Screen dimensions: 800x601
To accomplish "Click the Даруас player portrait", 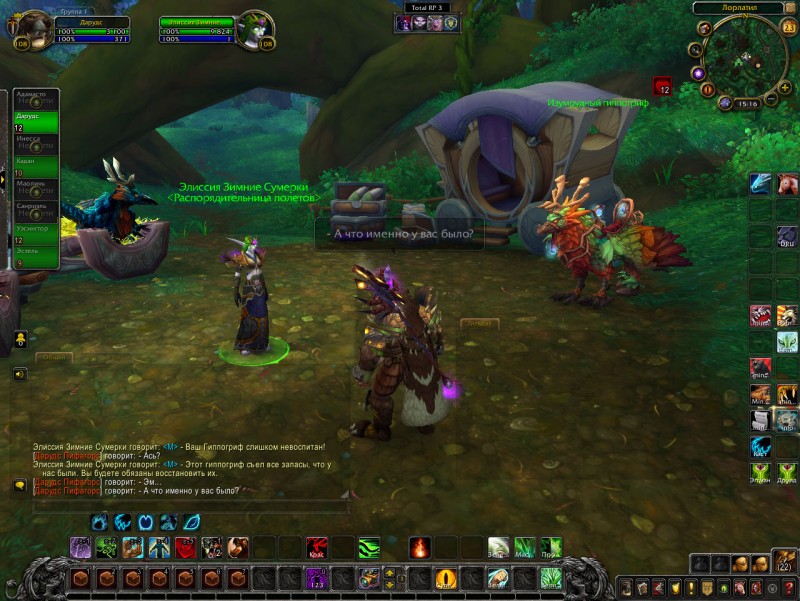I will [32, 24].
